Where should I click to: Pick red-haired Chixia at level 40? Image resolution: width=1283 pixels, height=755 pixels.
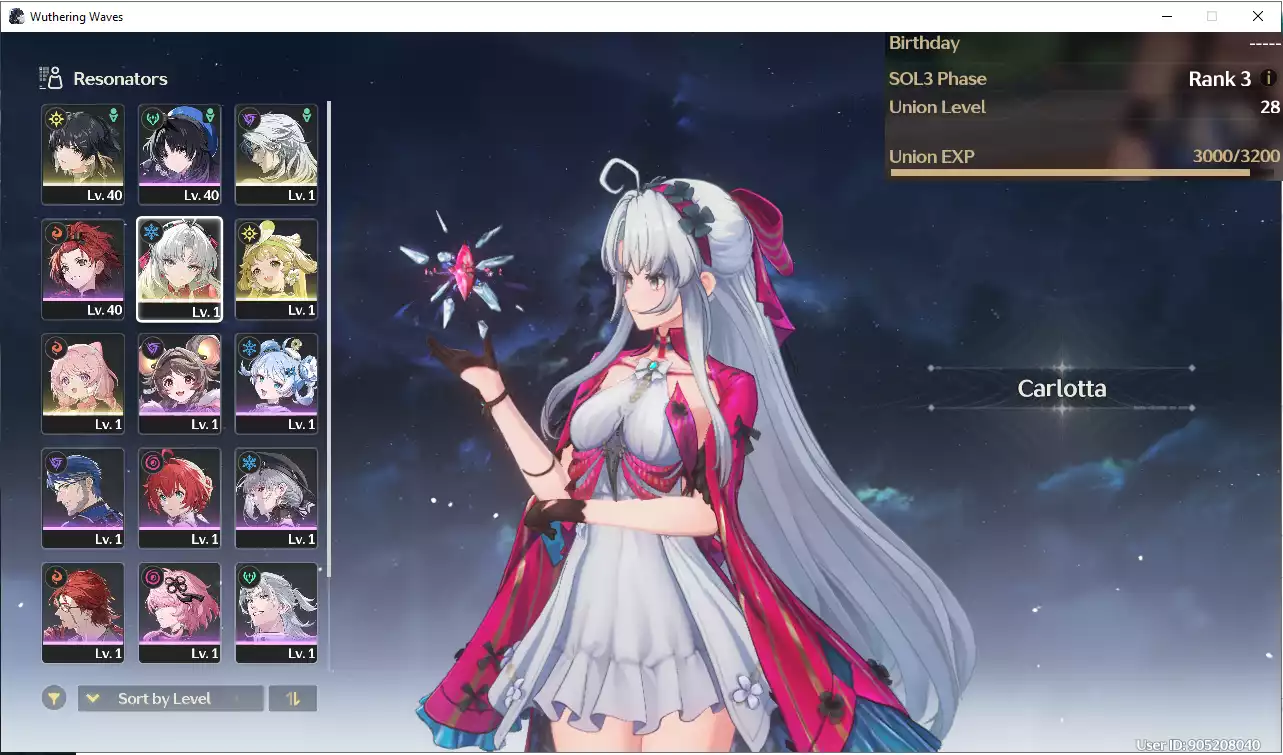[x=83, y=269]
